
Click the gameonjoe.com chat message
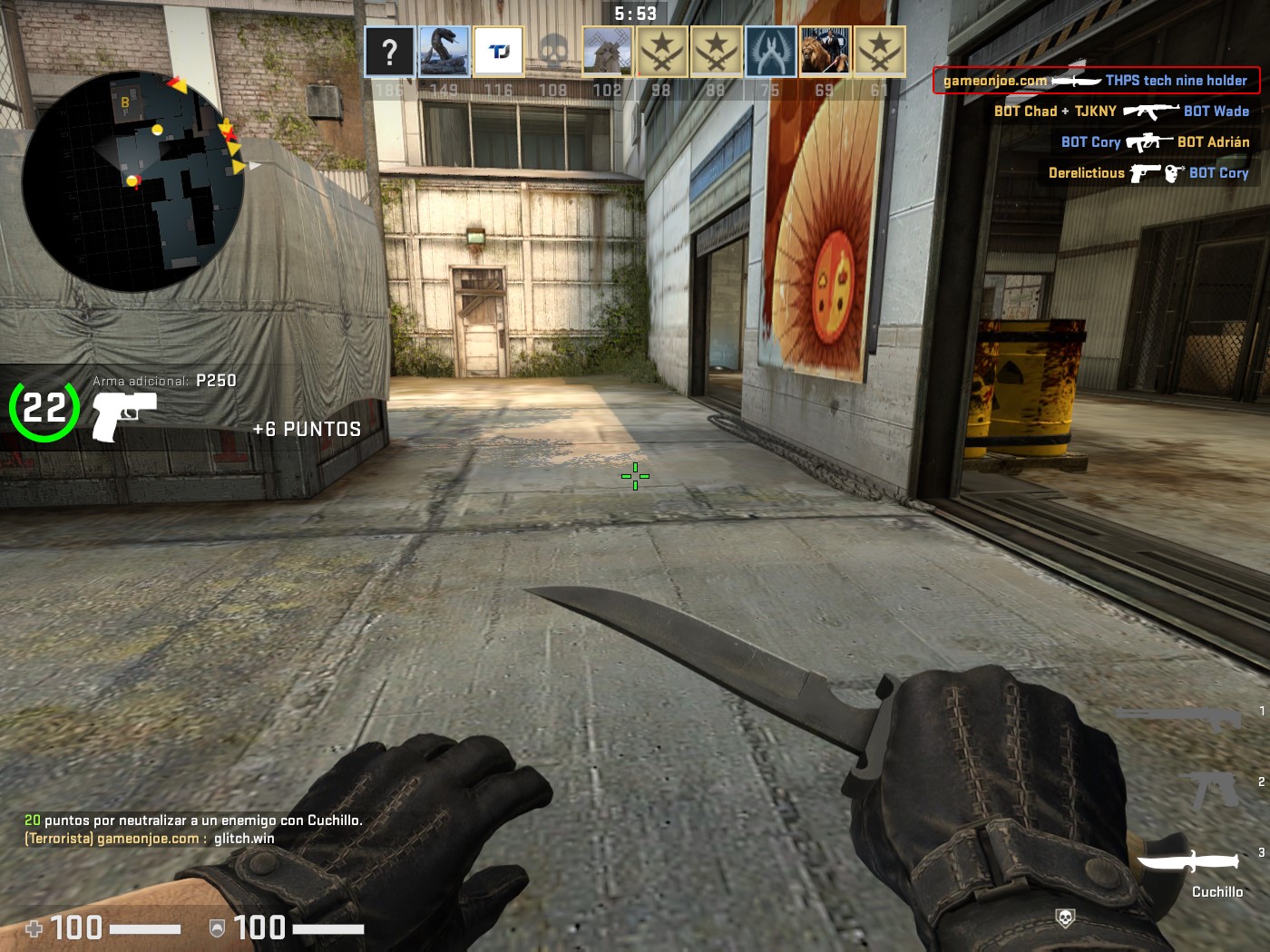click(150, 839)
